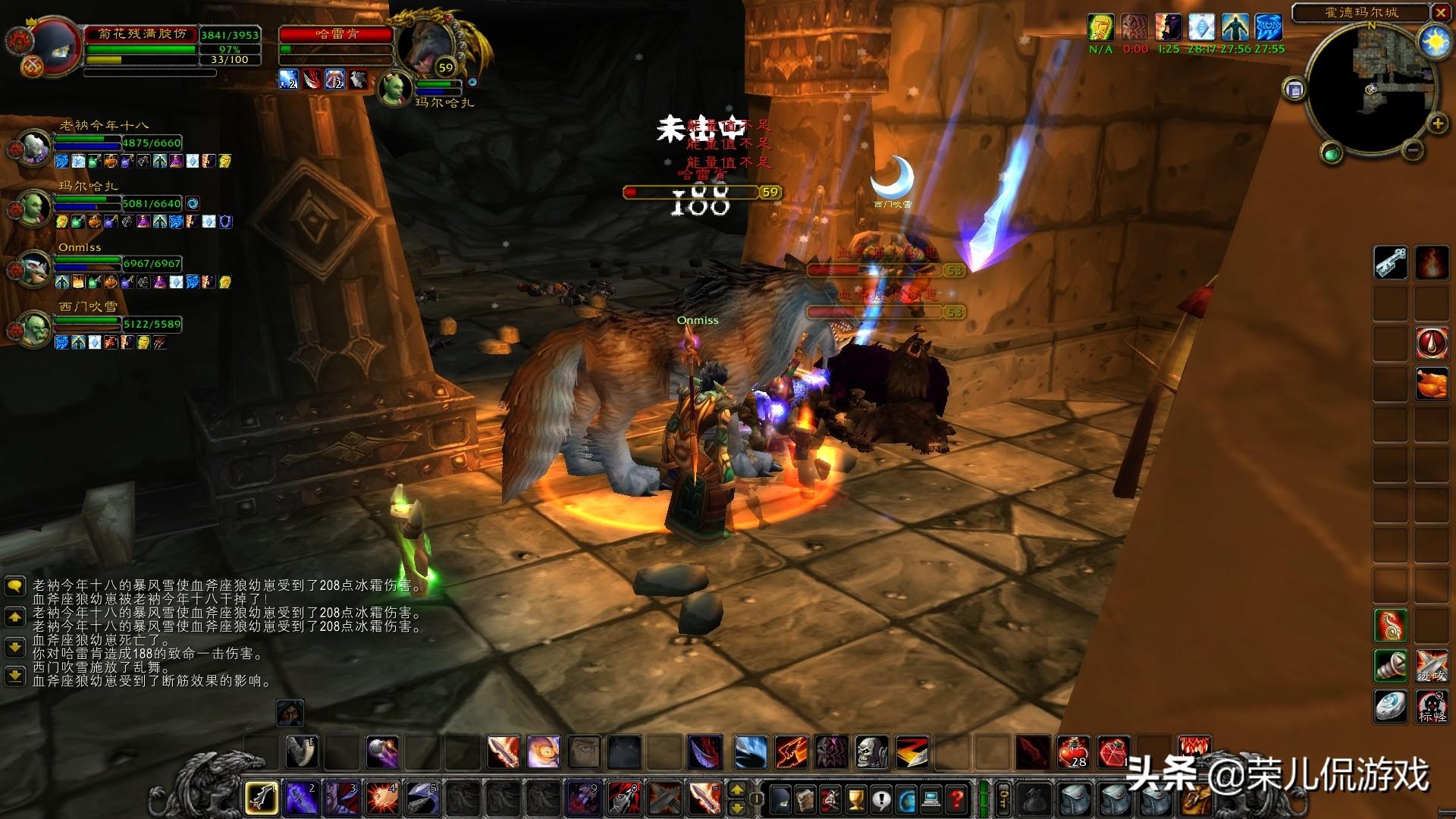Zoom out the minimap
1456x819 pixels.
click(x=1412, y=150)
